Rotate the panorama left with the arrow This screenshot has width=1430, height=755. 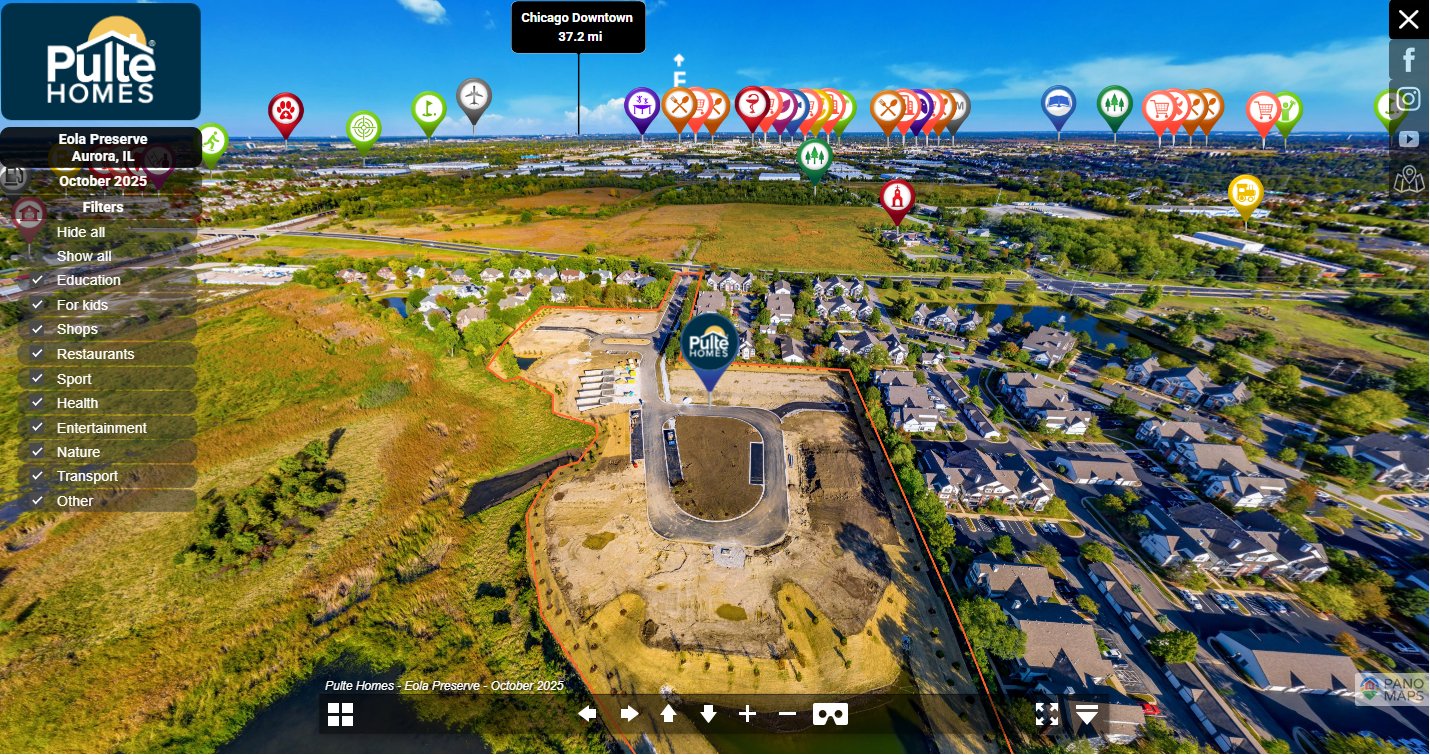pos(588,714)
